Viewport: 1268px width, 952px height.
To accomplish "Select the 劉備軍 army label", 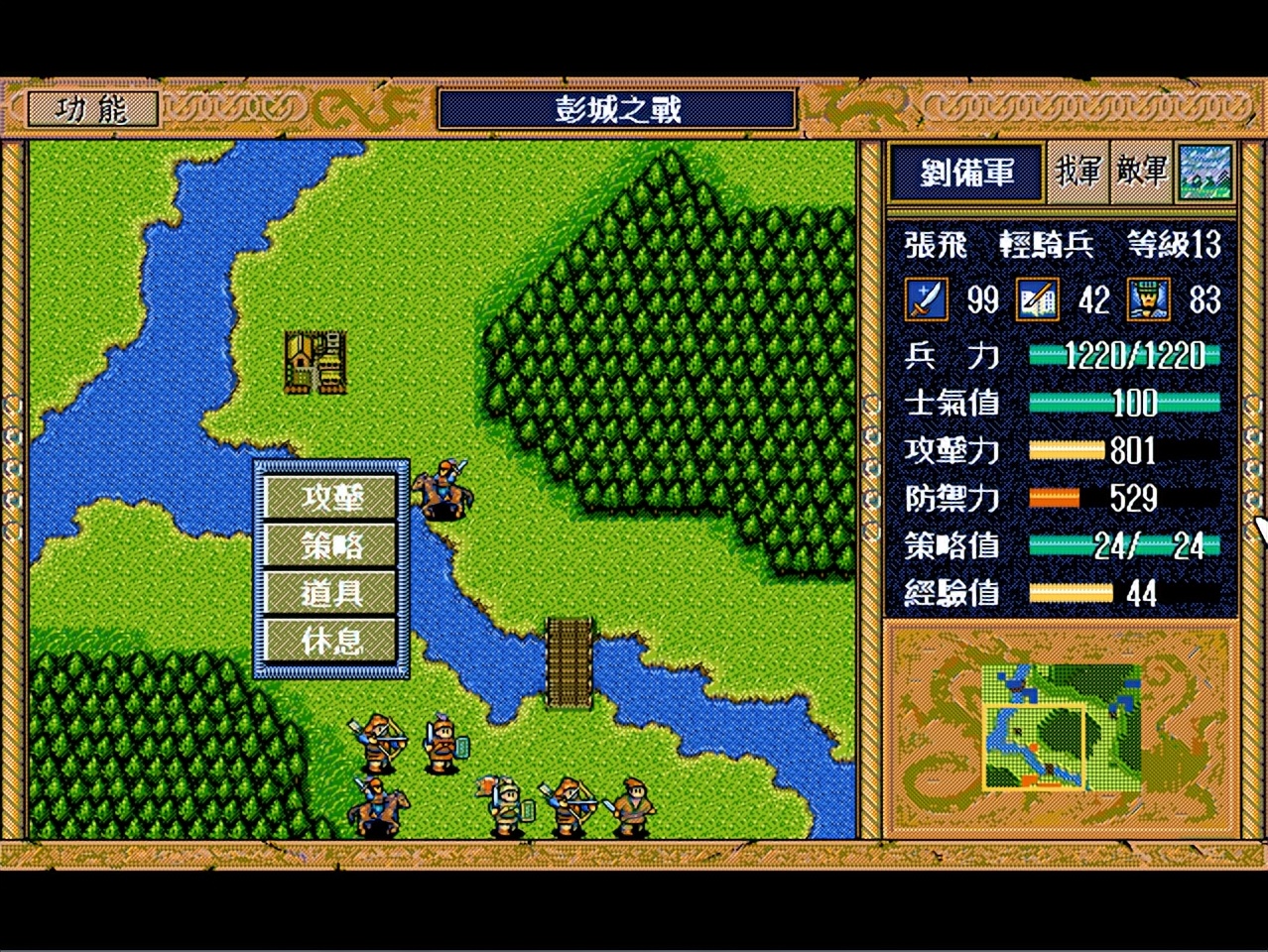I will pos(966,173).
